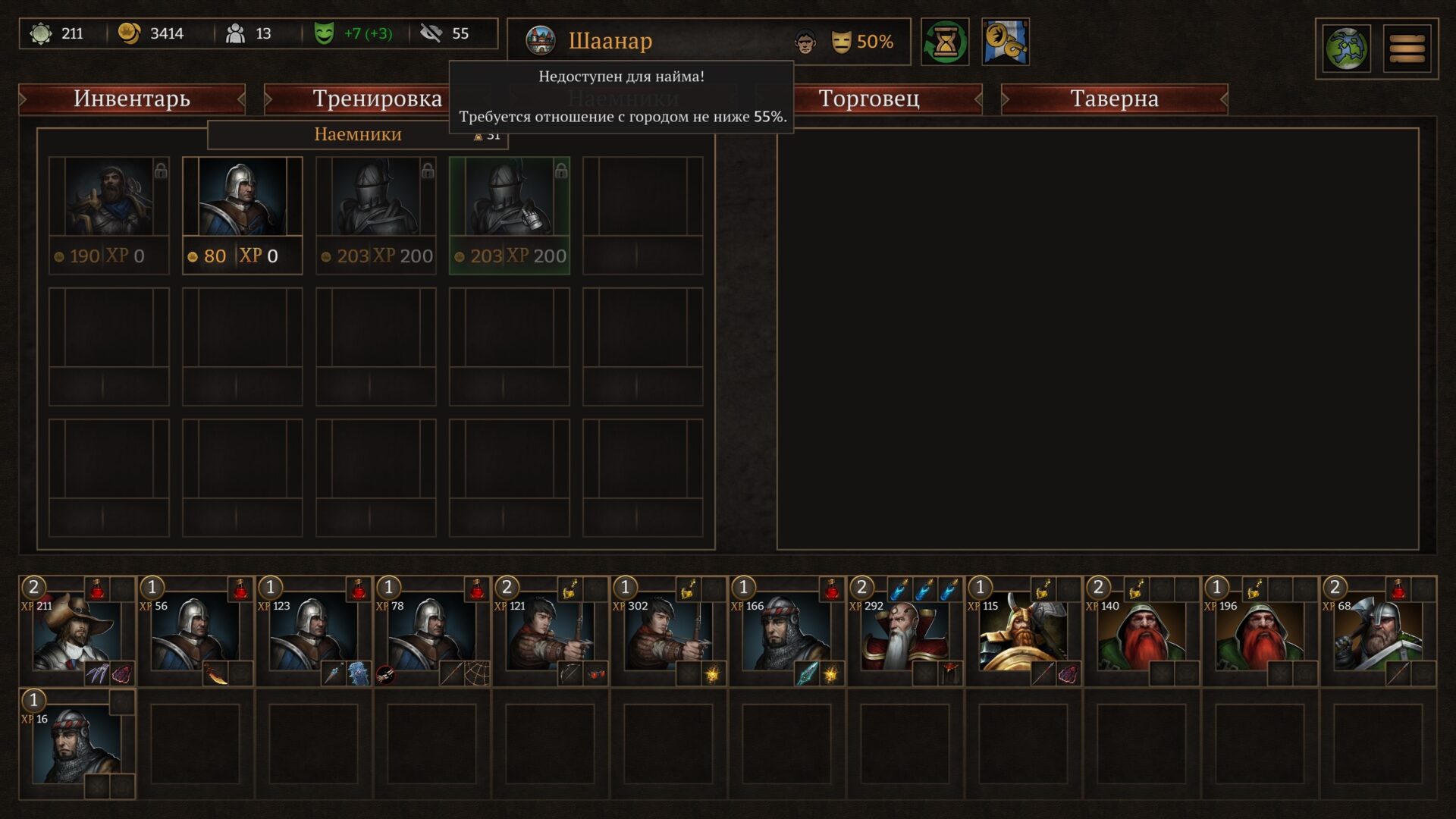Go to the Таверна tab

[x=1114, y=99]
